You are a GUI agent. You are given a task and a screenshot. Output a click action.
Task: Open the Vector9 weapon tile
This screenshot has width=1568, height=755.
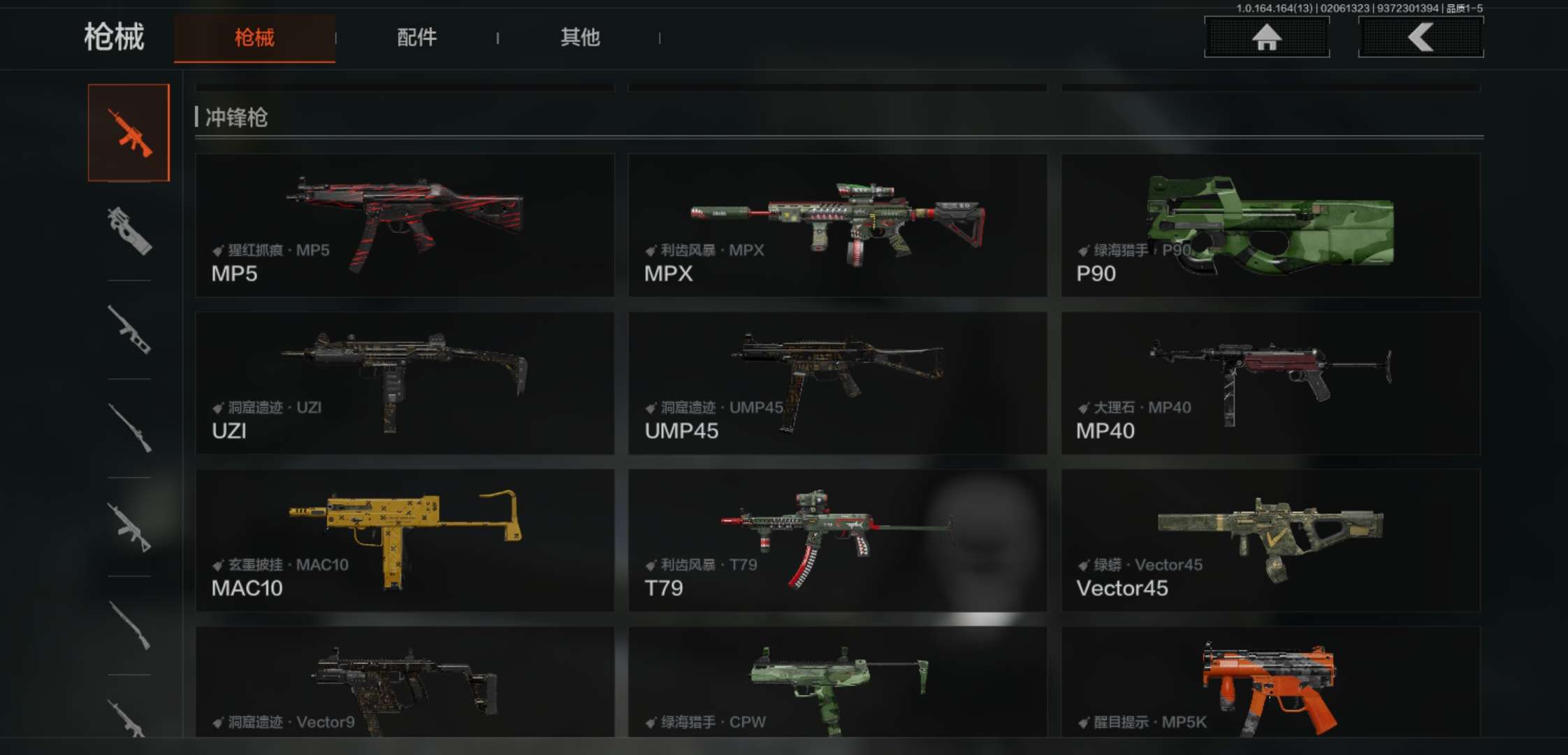[405, 682]
